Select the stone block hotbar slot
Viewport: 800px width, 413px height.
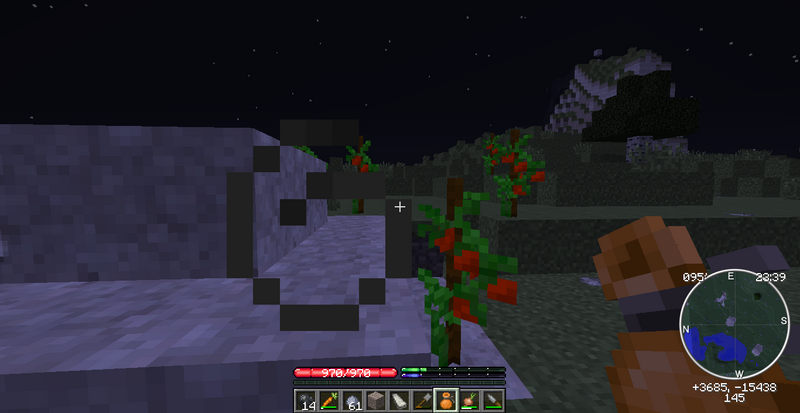pyautogui.click(x=375, y=401)
